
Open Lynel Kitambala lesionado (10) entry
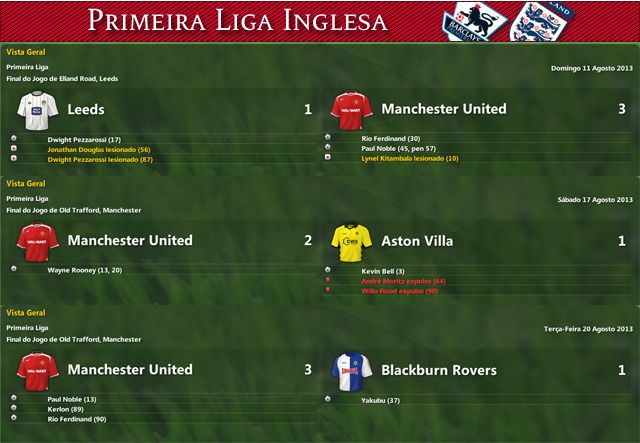pyautogui.click(x=410, y=158)
